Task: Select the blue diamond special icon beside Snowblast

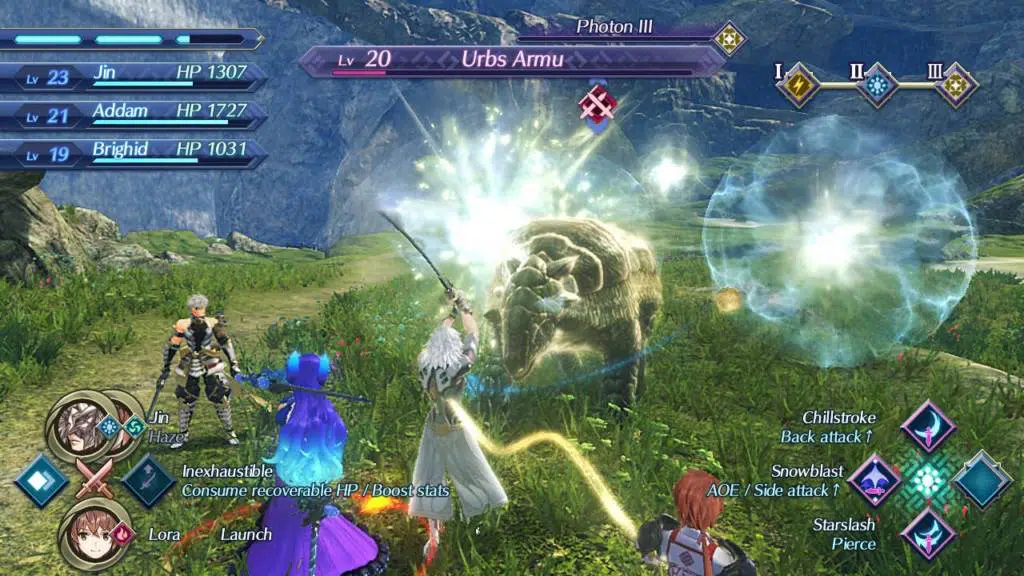Action: tap(982, 480)
